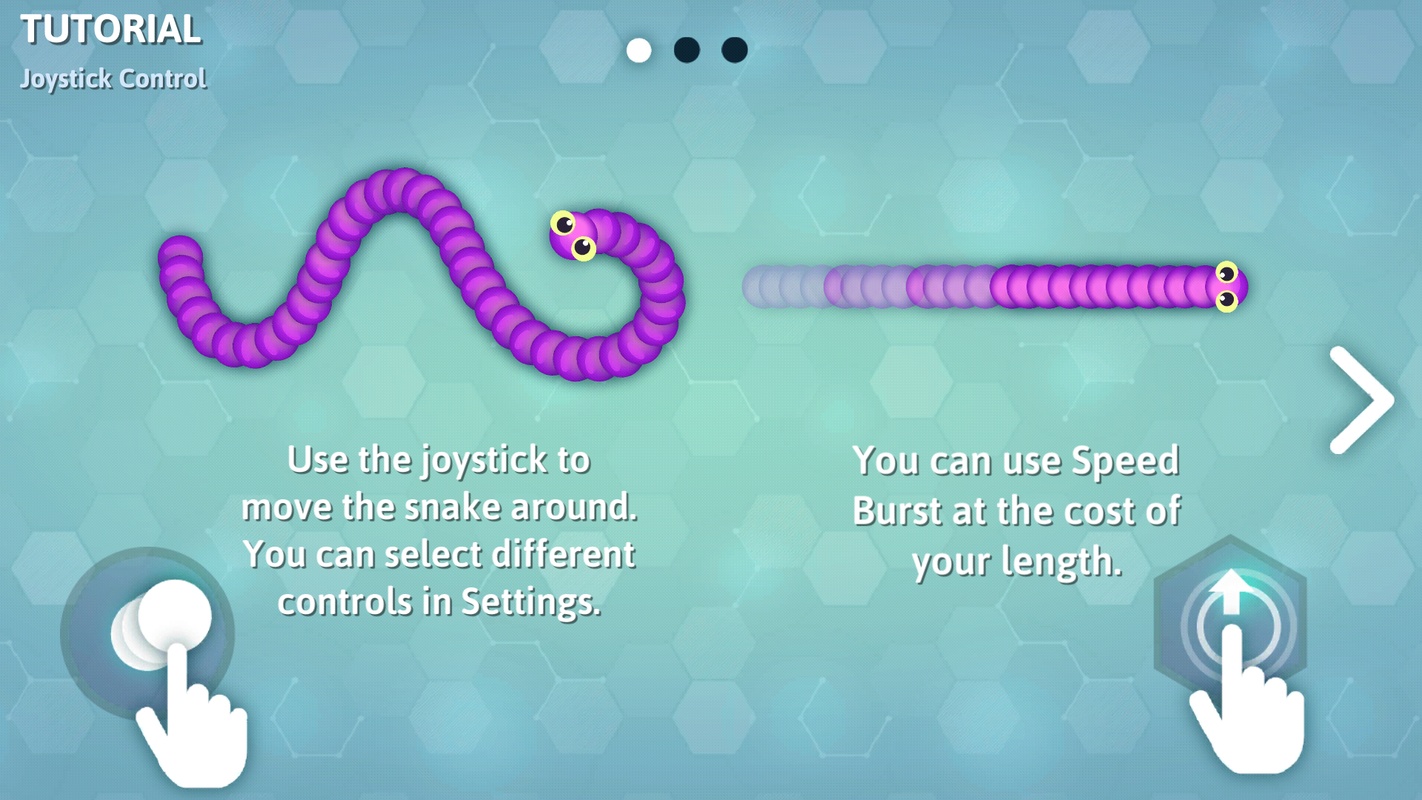
Task: Tap the Speed Burst hexagon button
Action: point(1230,622)
